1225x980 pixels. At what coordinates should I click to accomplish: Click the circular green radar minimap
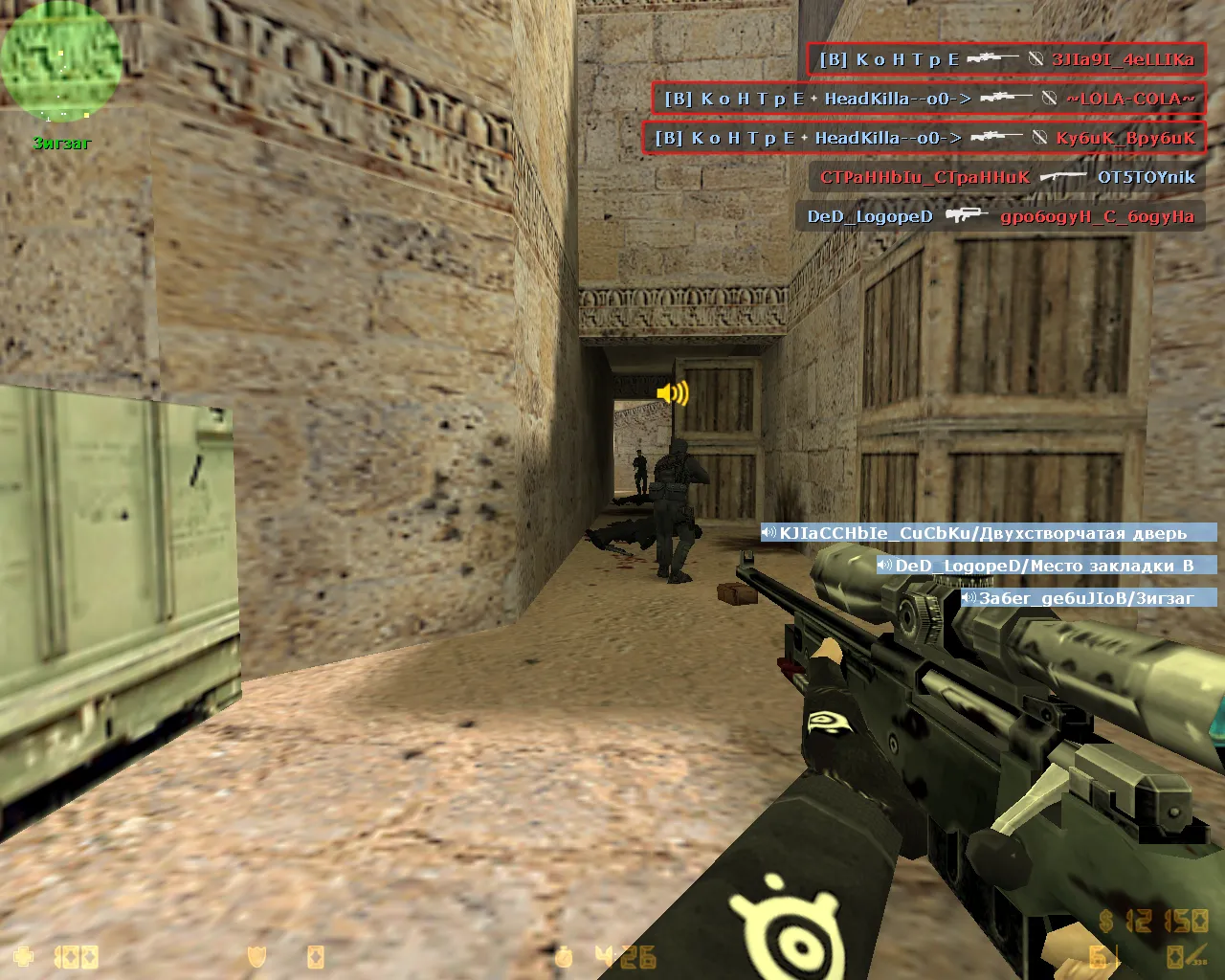coord(61,61)
